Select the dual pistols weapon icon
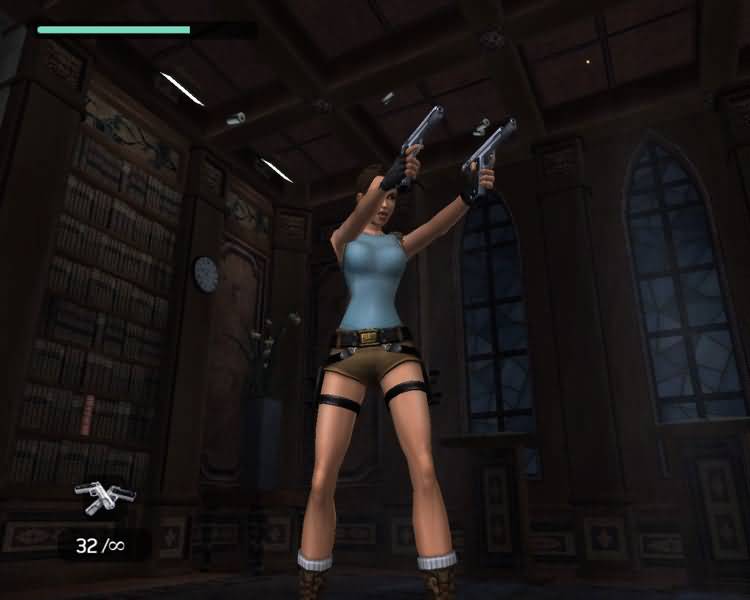Viewport: 750px width, 600px height. point(104,496)
